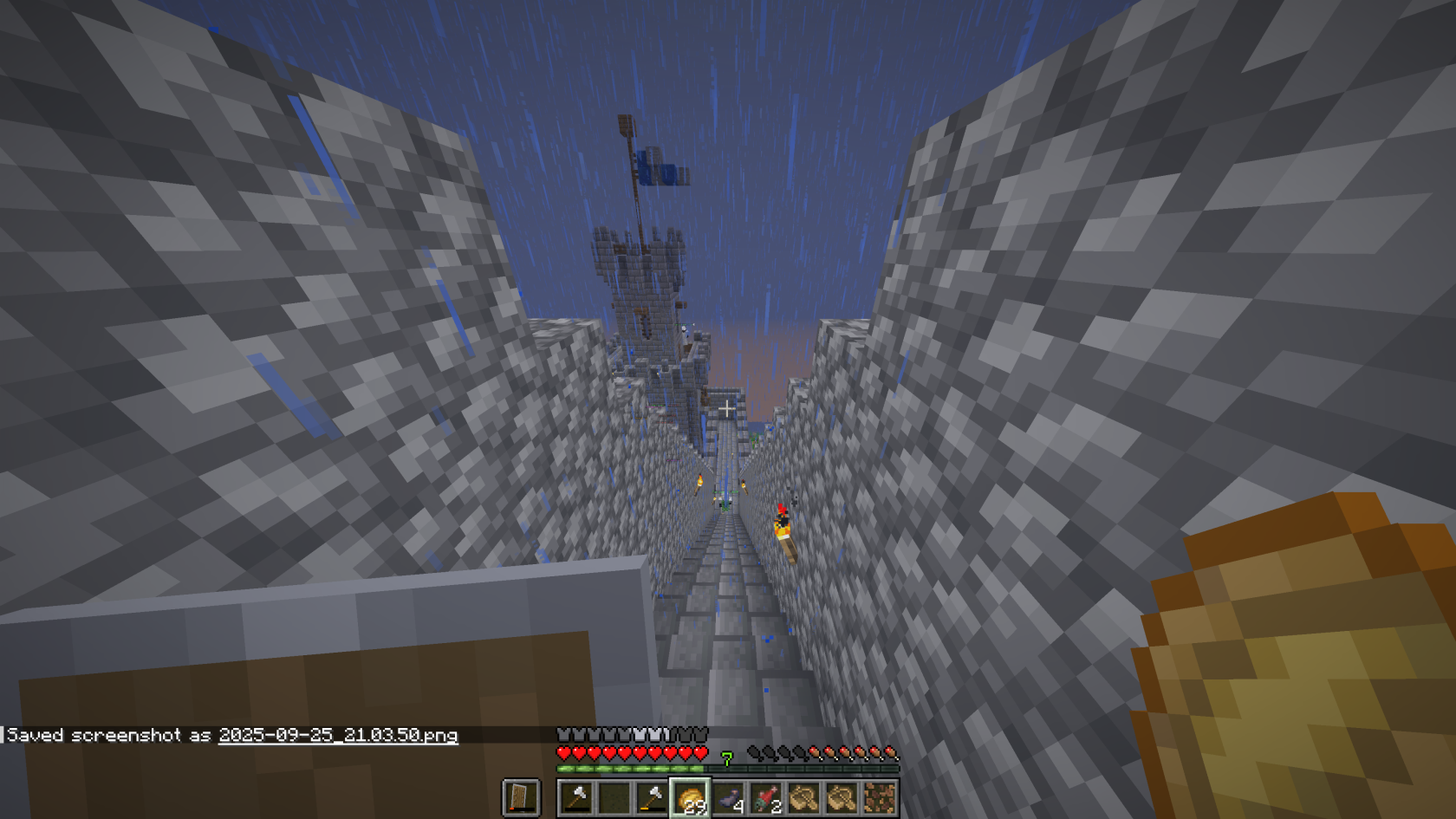Screen dimensions: 1456x819
Task: Select the gray item stack of 4
Action: [x=729, y=797]
